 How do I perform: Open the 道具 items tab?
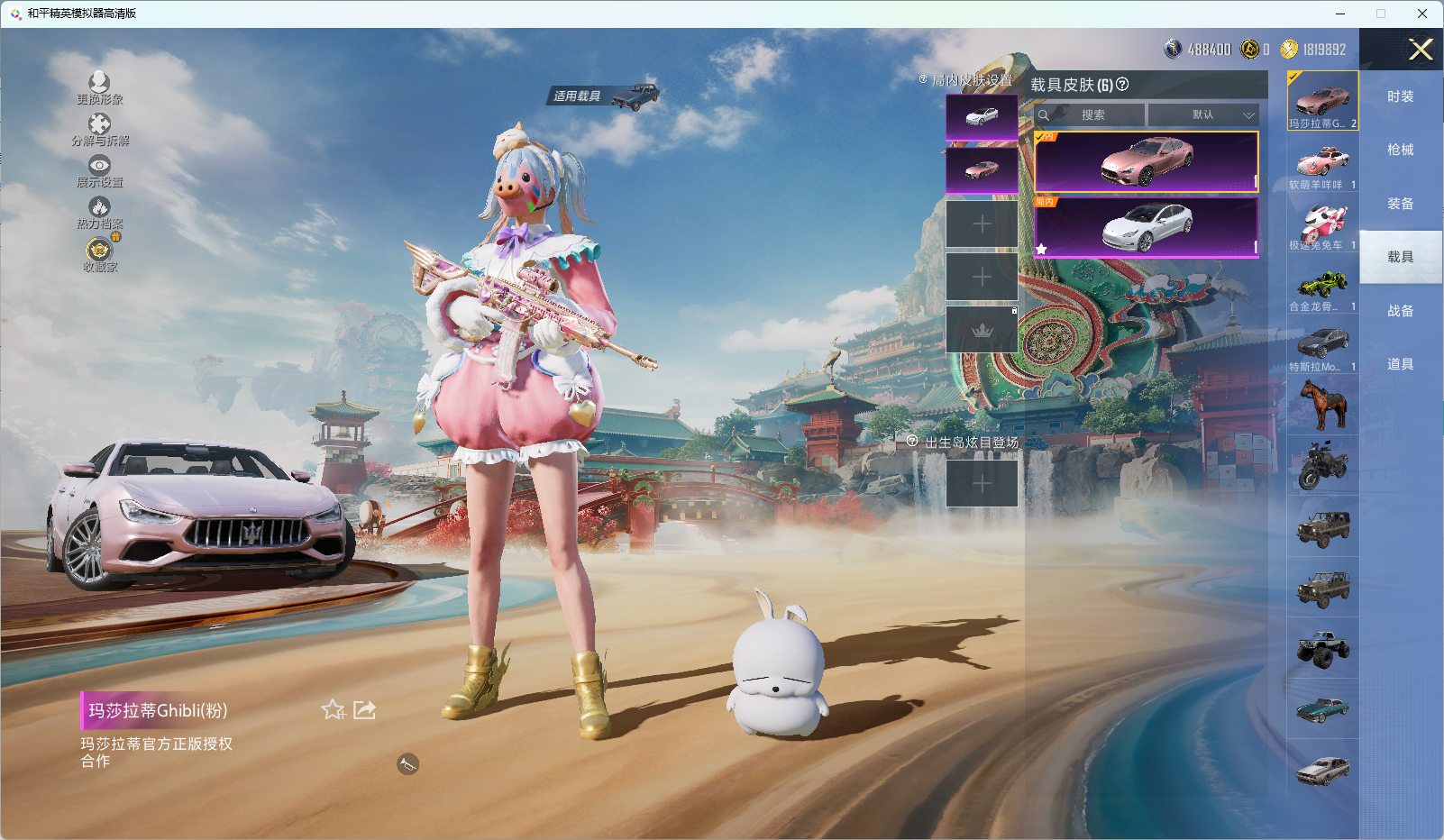(x=1400, y=364)
